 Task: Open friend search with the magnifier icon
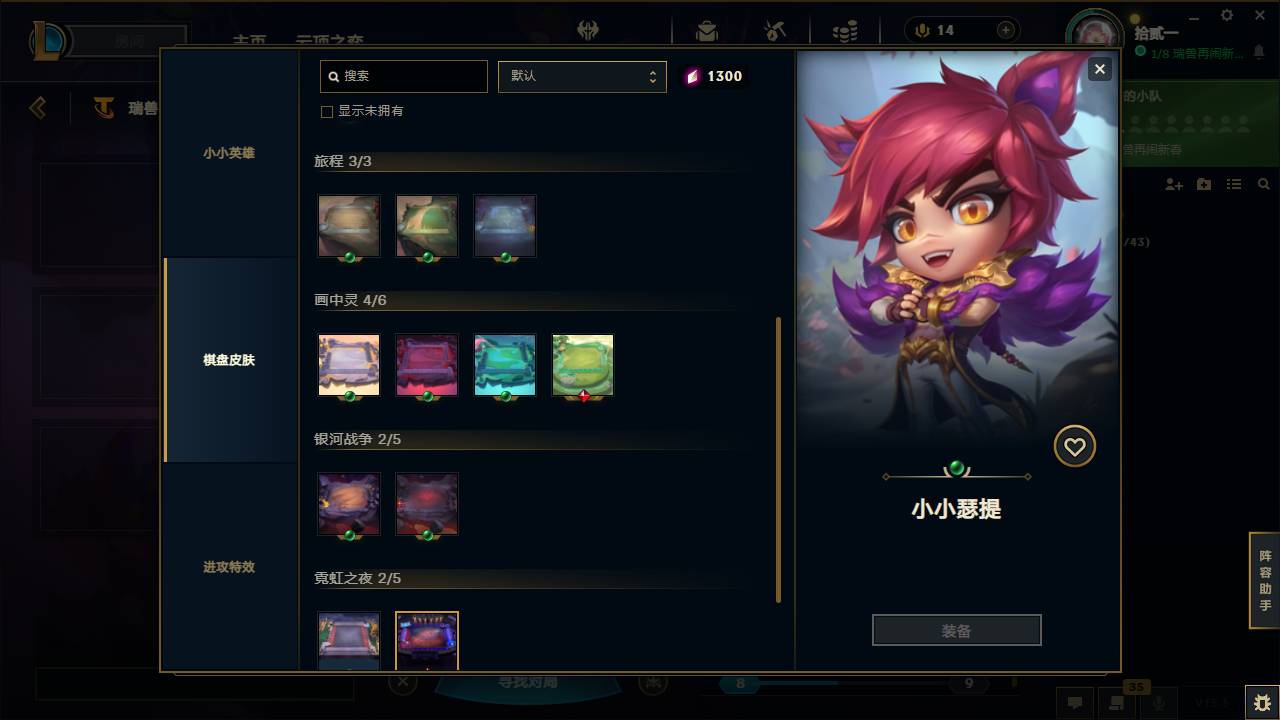point(1264,184)
